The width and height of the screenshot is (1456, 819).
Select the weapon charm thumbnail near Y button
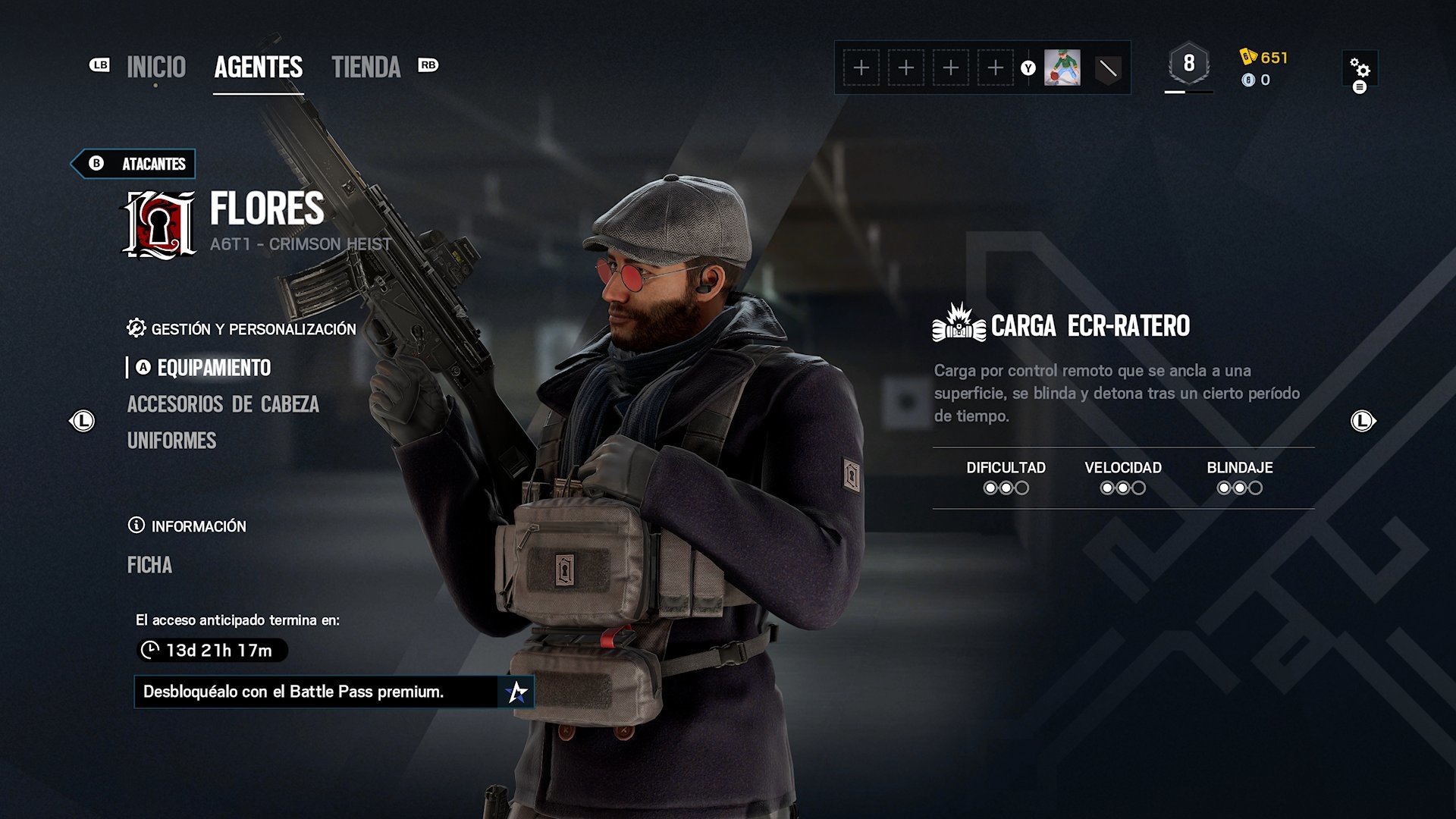pyautogui.click(x=1064, y=68)
